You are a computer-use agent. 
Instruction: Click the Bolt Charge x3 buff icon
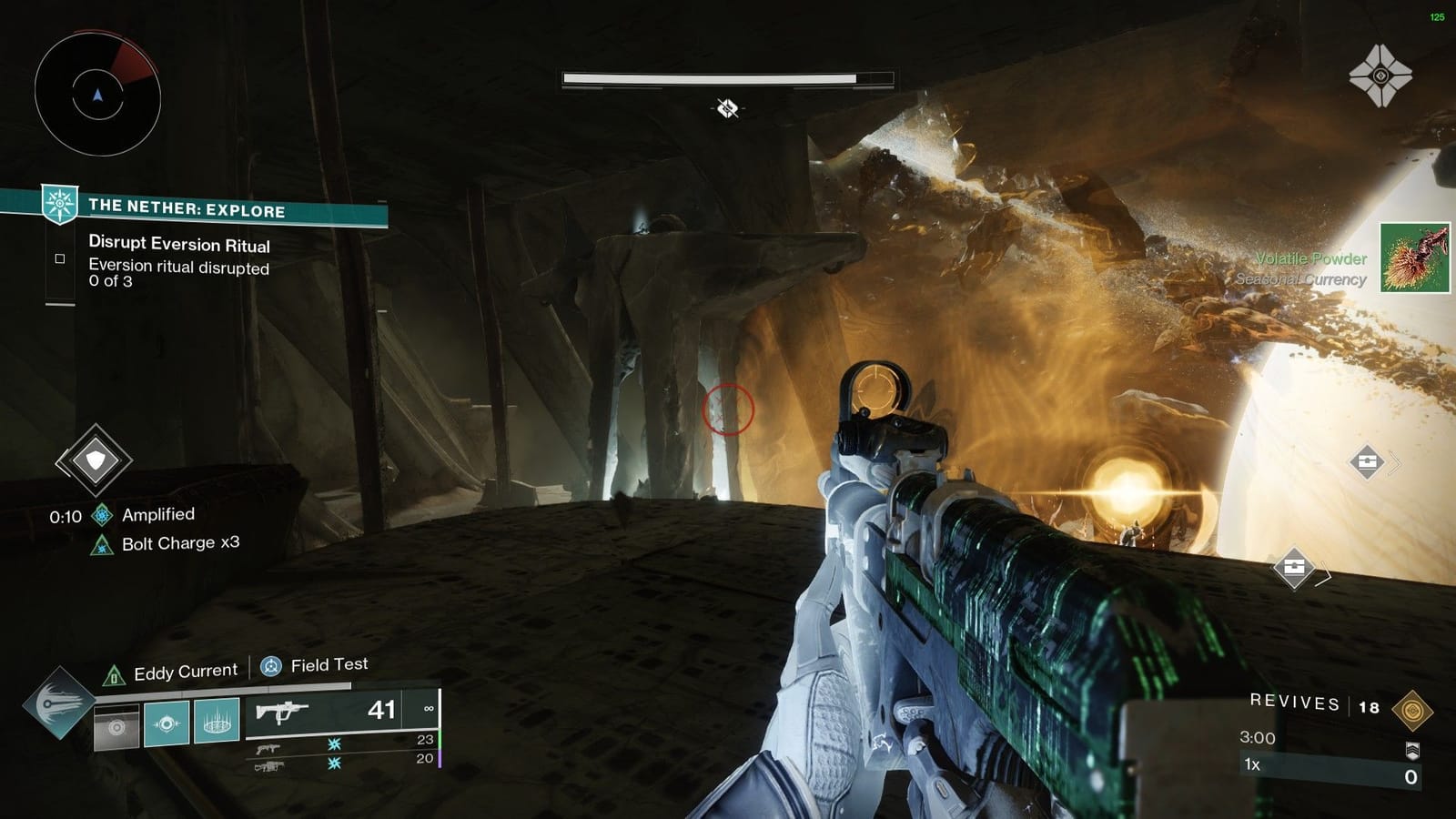[100, 543]
